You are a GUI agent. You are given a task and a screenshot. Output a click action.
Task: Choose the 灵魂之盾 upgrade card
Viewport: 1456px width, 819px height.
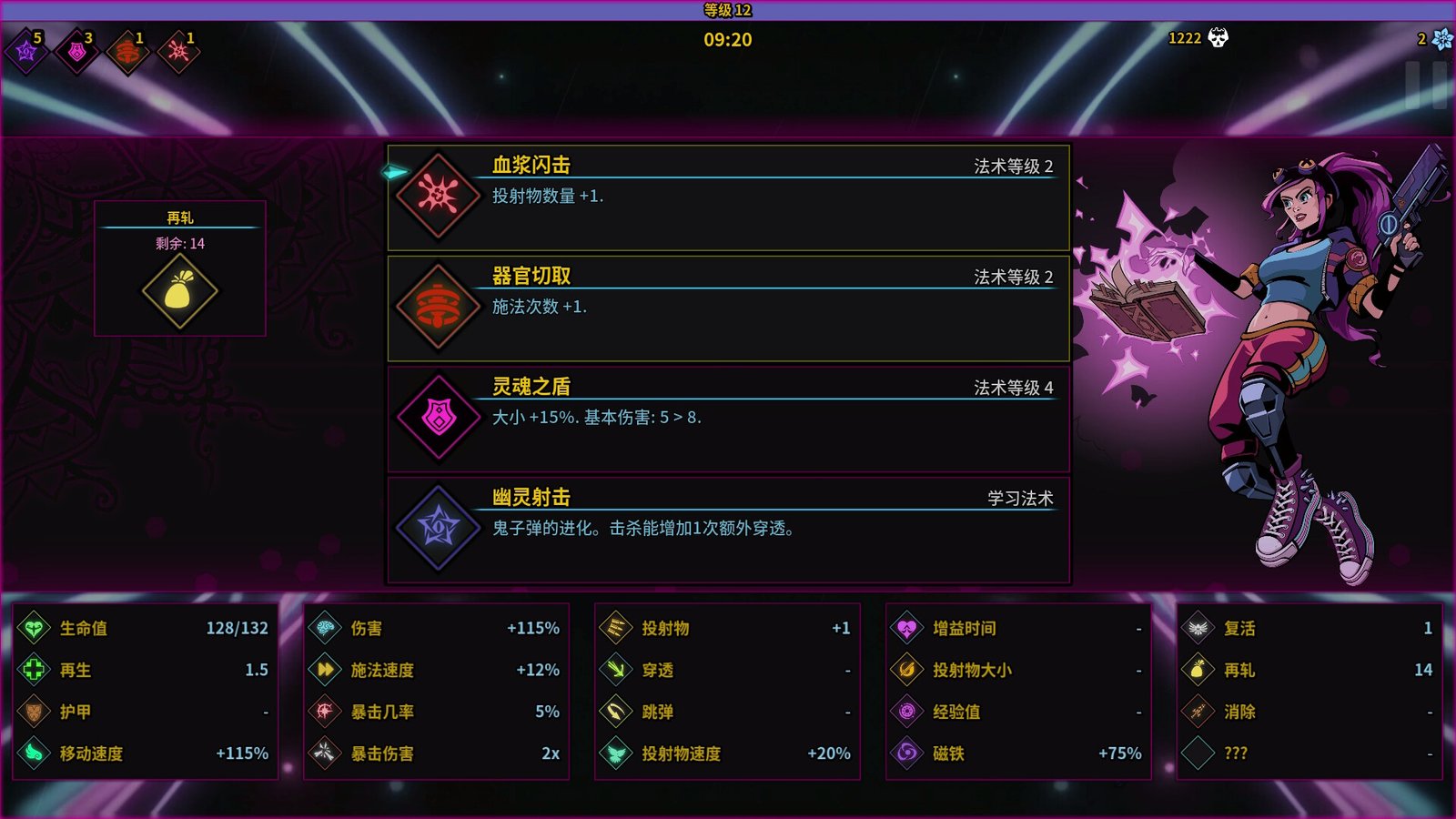(x=728, y=419)
